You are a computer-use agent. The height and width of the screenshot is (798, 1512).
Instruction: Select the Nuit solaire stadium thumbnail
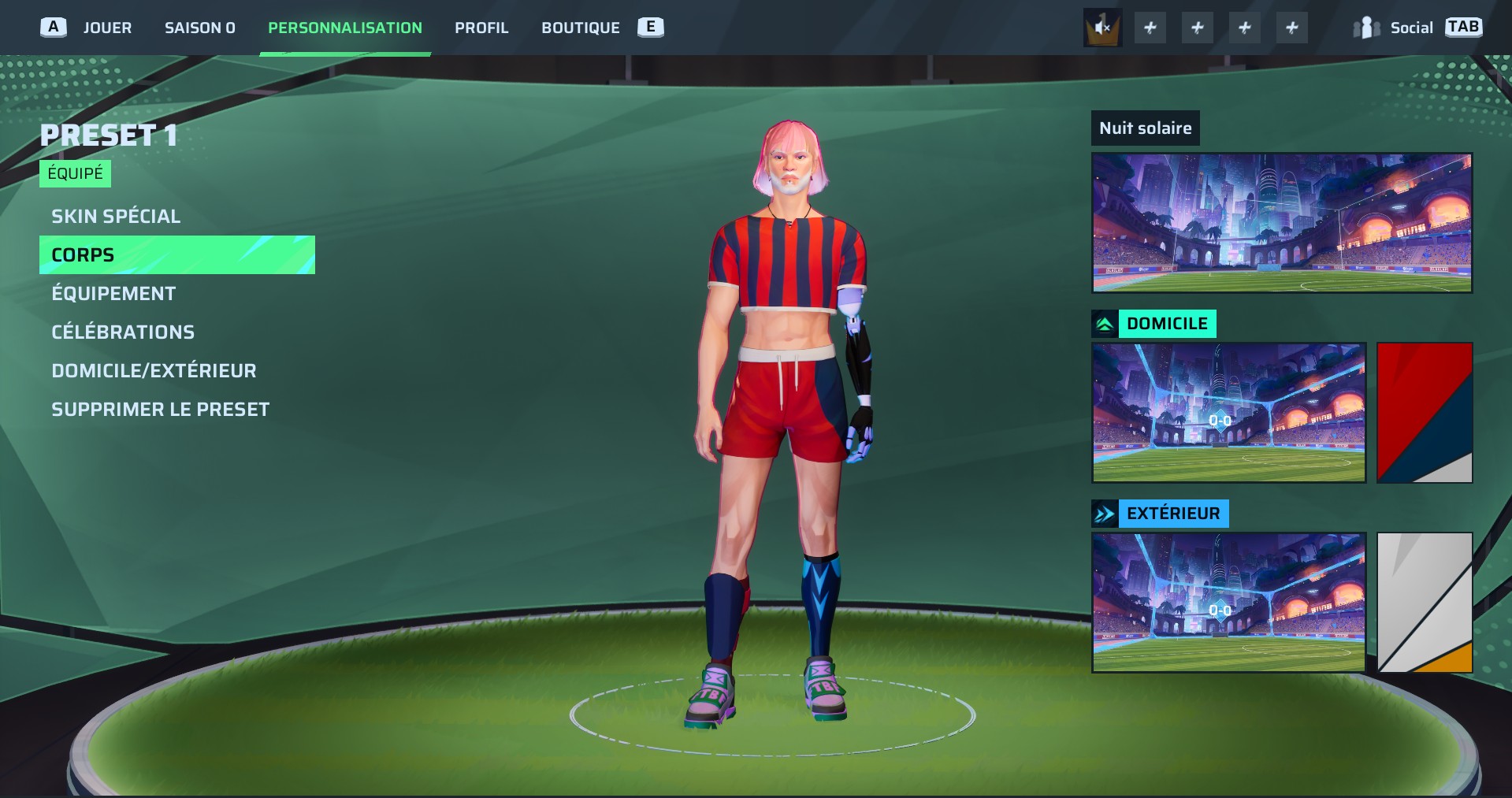point(1281,223)
